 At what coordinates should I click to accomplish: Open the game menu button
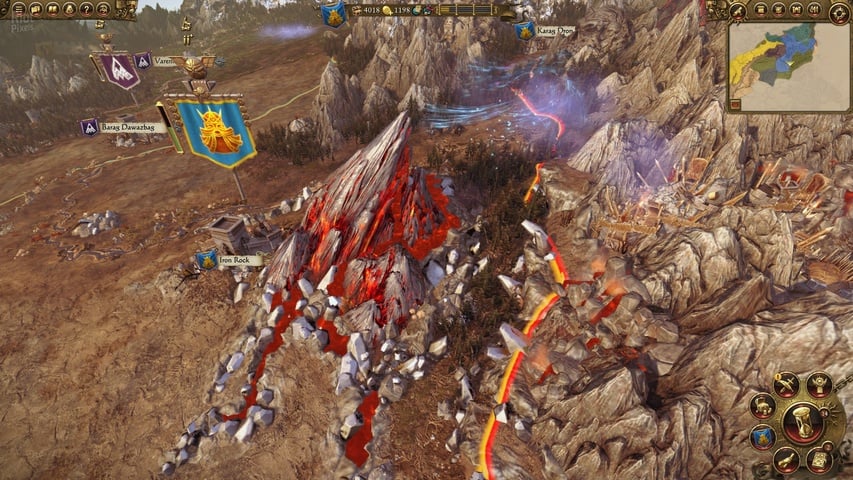tap(19, 9)
